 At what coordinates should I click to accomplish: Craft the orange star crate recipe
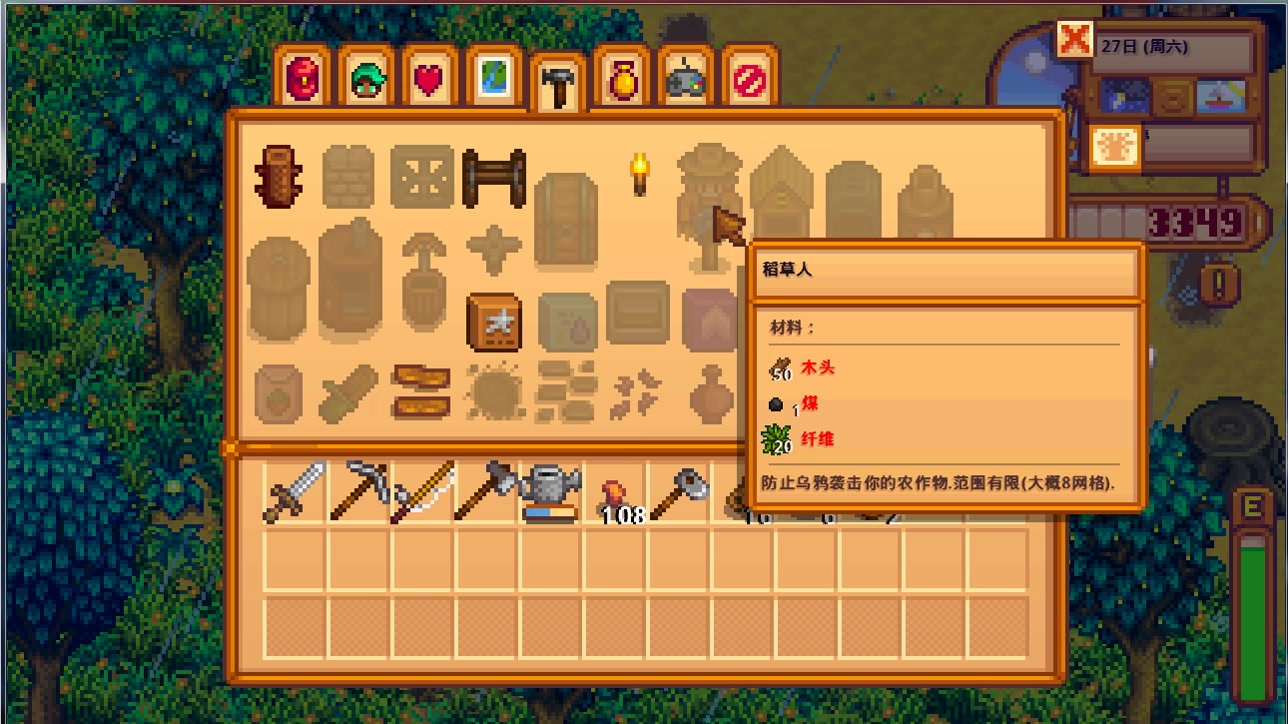click(x=494, y=322)
